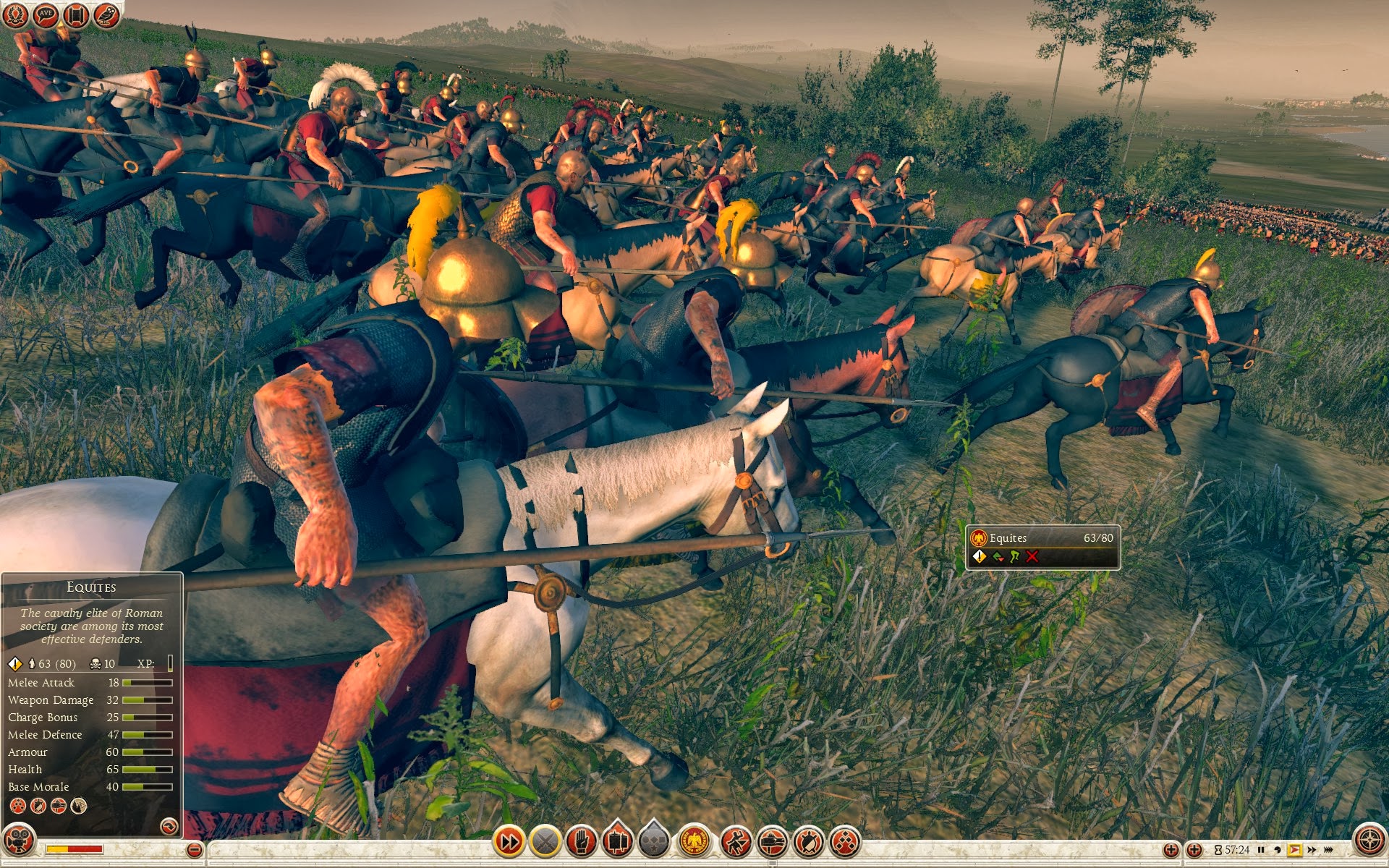Set normal play speed
The image size is (1389, 868).
point(1294,850)
